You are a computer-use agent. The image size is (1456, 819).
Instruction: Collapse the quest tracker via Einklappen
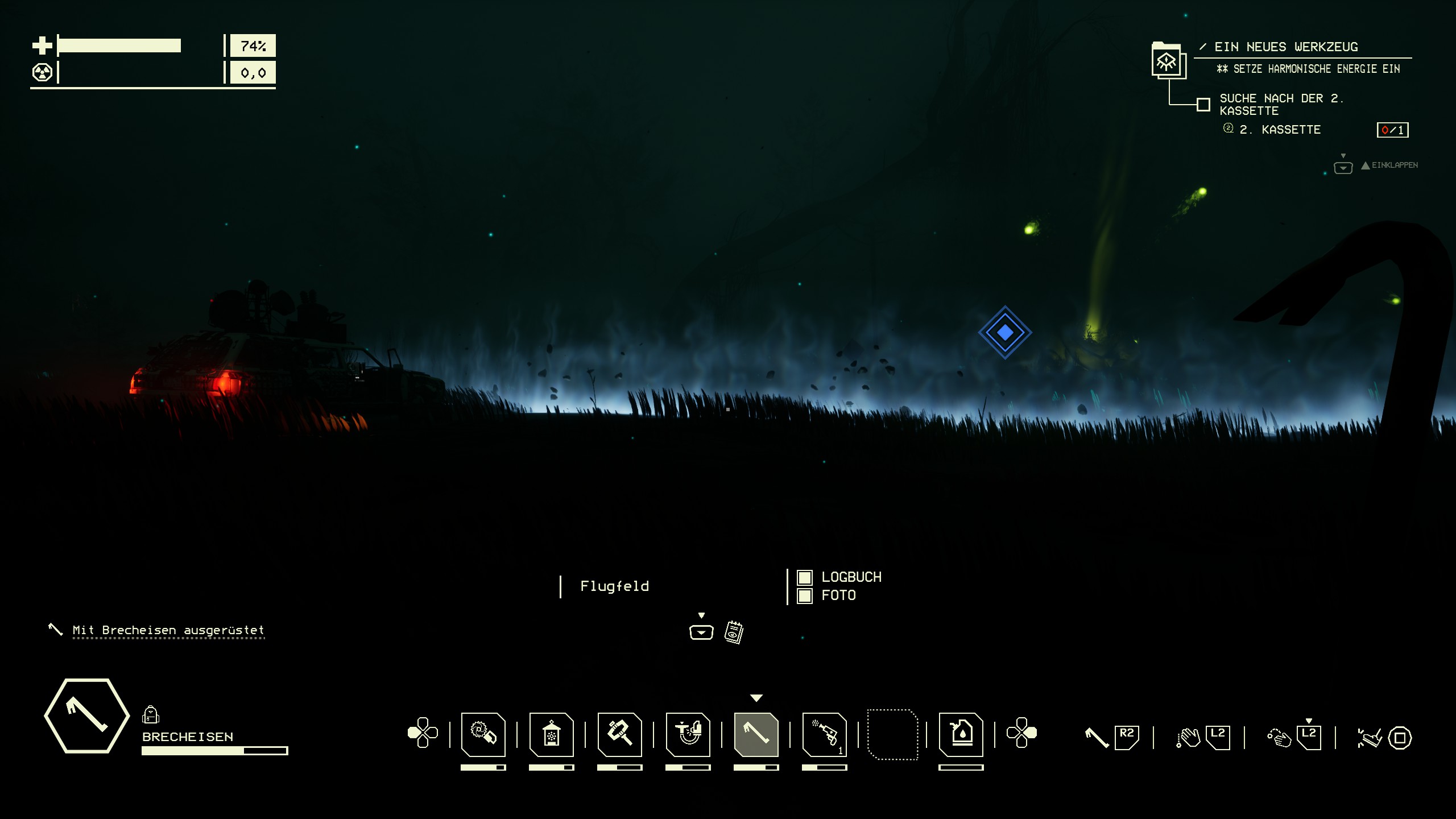coord(1388,166)
